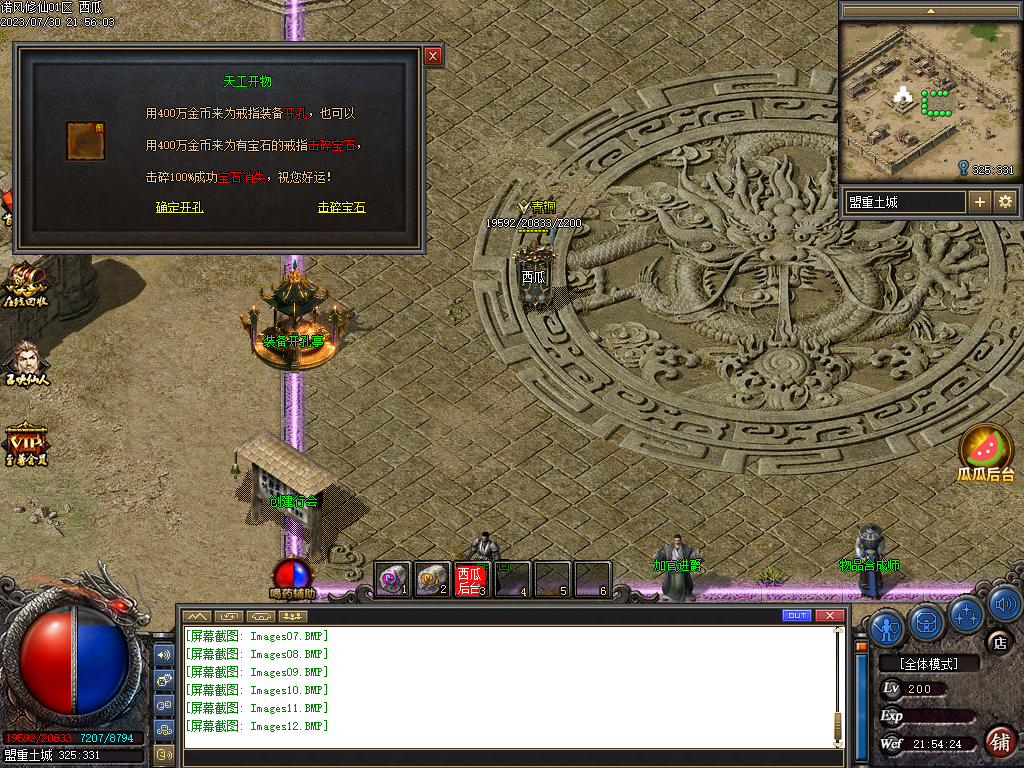Click the minimap
The height and width of the screenshot is (768, 1024).
pos(928,100)
